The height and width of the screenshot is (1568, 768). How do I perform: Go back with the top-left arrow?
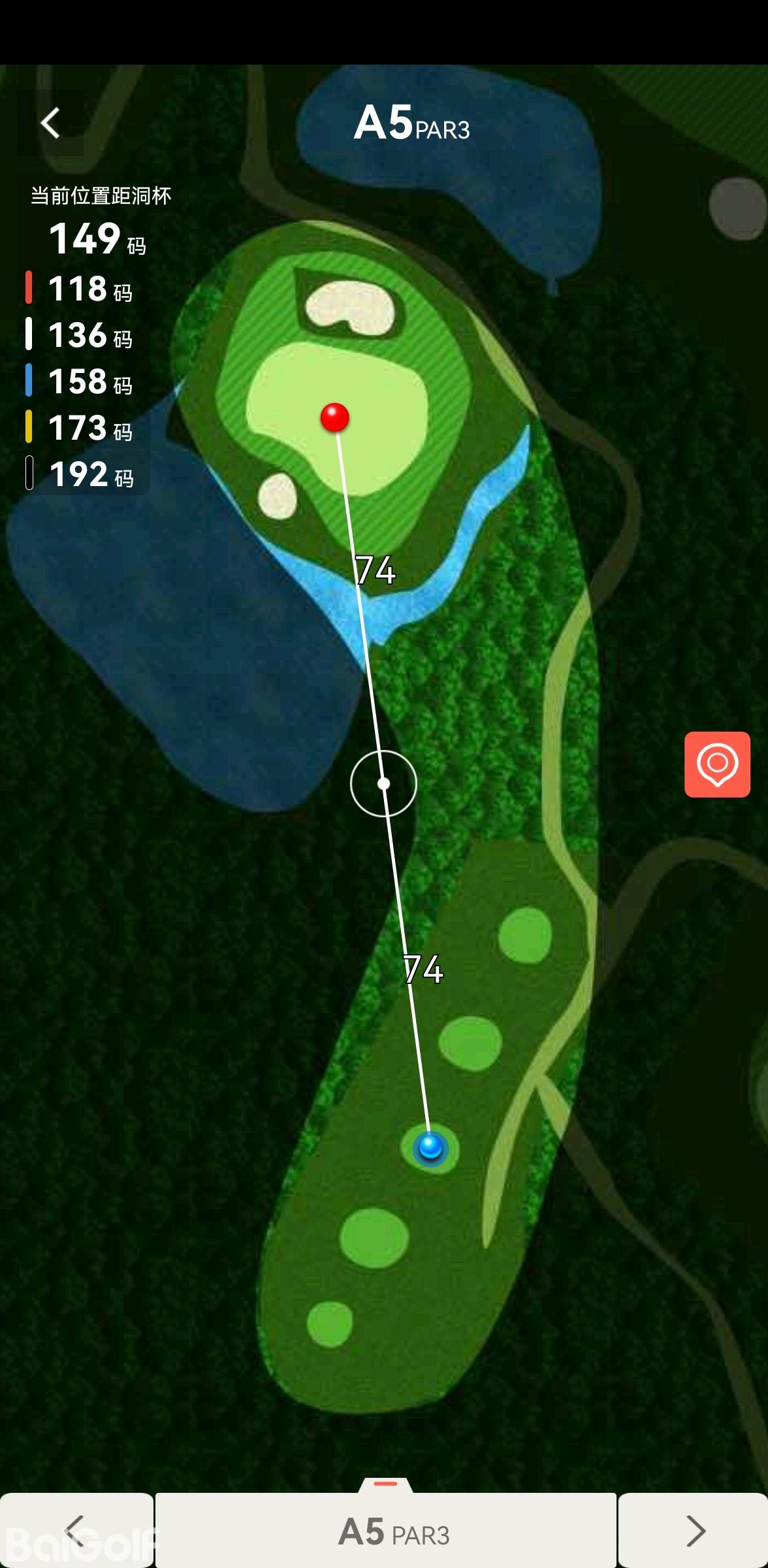50,123
